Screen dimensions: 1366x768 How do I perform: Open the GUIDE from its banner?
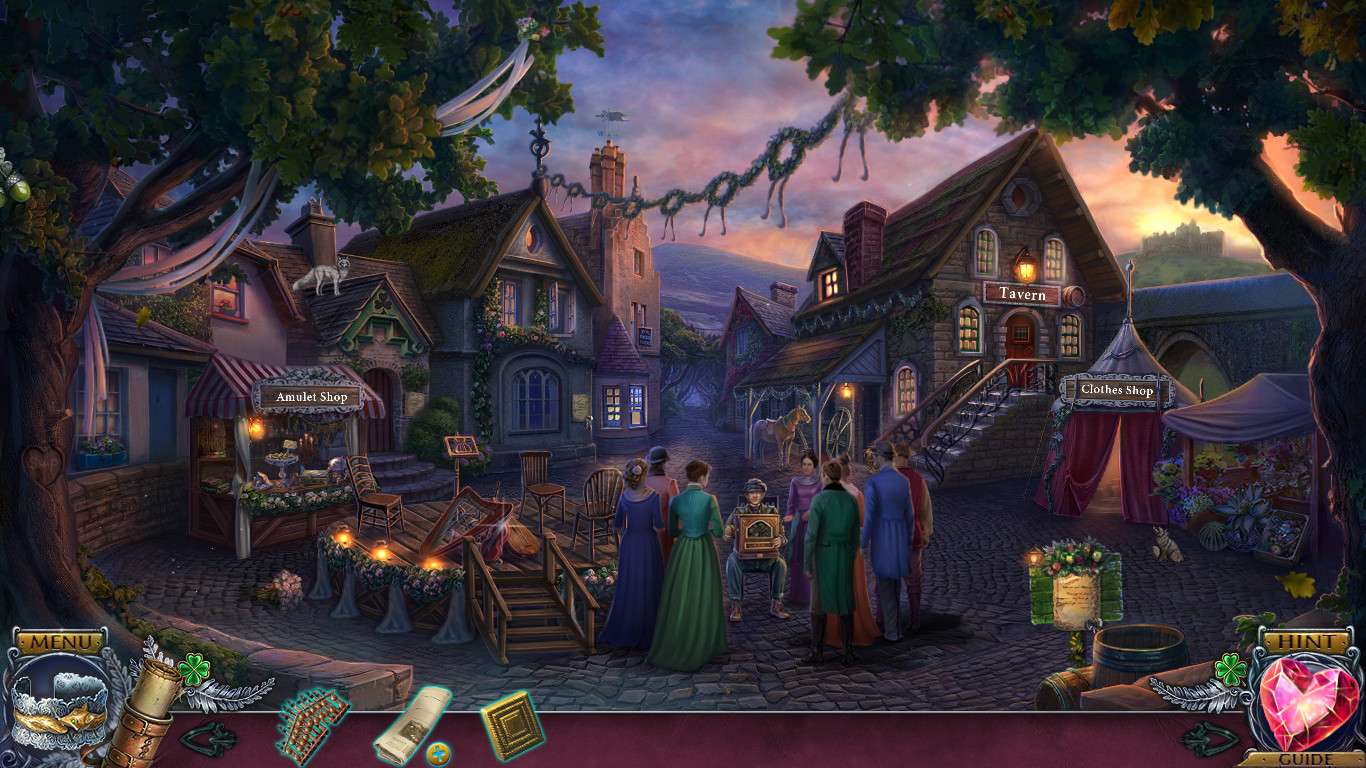click(x=1306, y=758)
